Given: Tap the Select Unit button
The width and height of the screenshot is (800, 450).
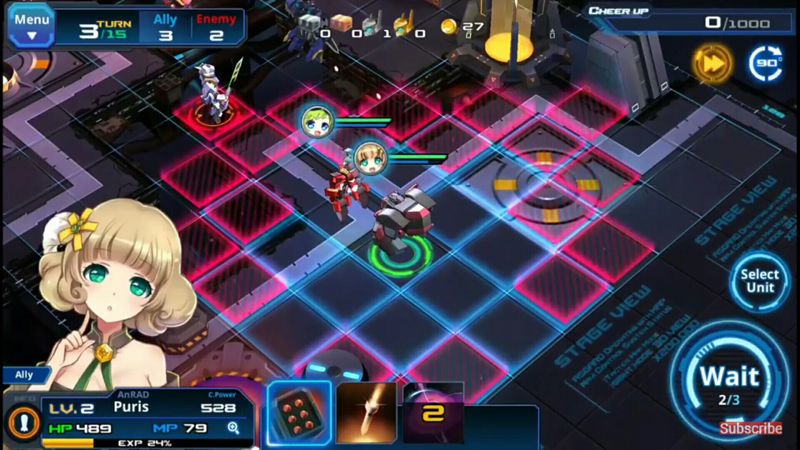Looking at the screenshot, I should coord(760,281).
